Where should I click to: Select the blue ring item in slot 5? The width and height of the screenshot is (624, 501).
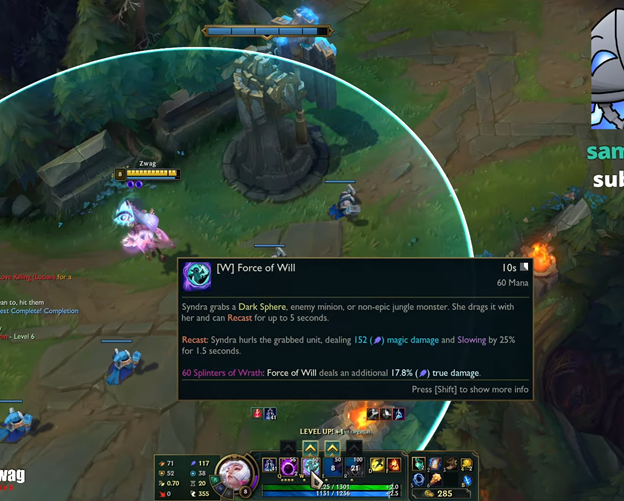click(x=418, y=480)
